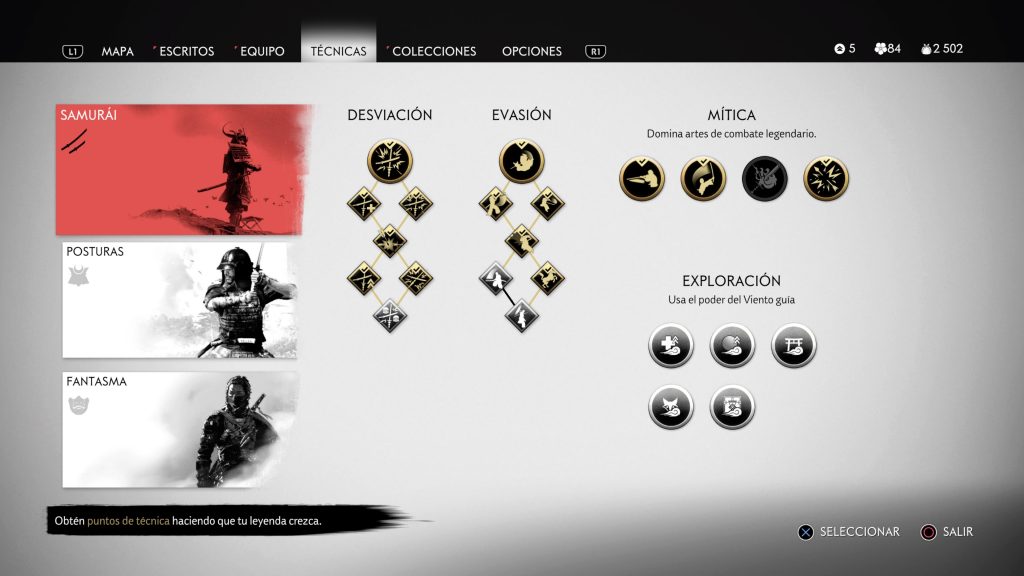
Task: Select the Técnicas tab
Action: pos(338,51)
